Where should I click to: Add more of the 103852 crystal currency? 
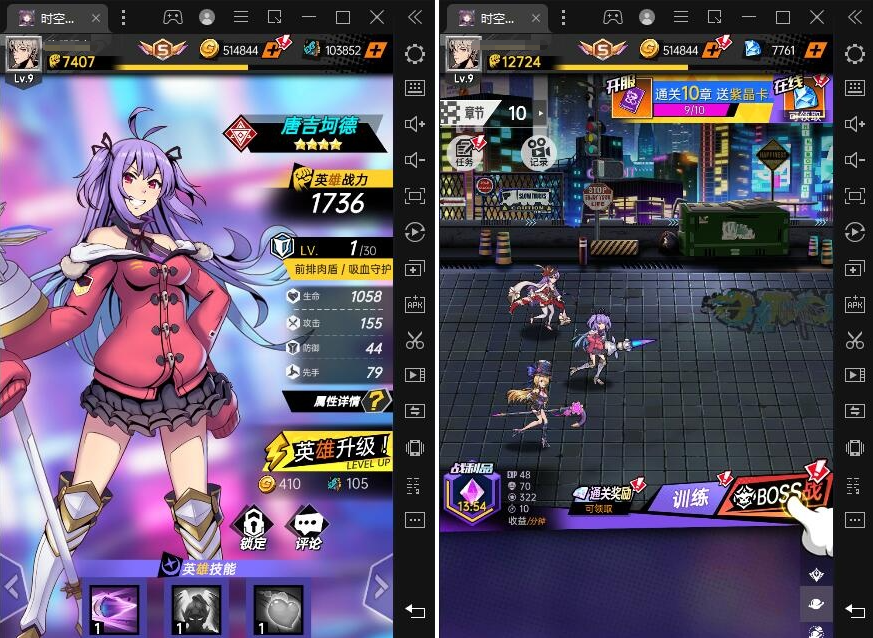click(x=376, y=50)
